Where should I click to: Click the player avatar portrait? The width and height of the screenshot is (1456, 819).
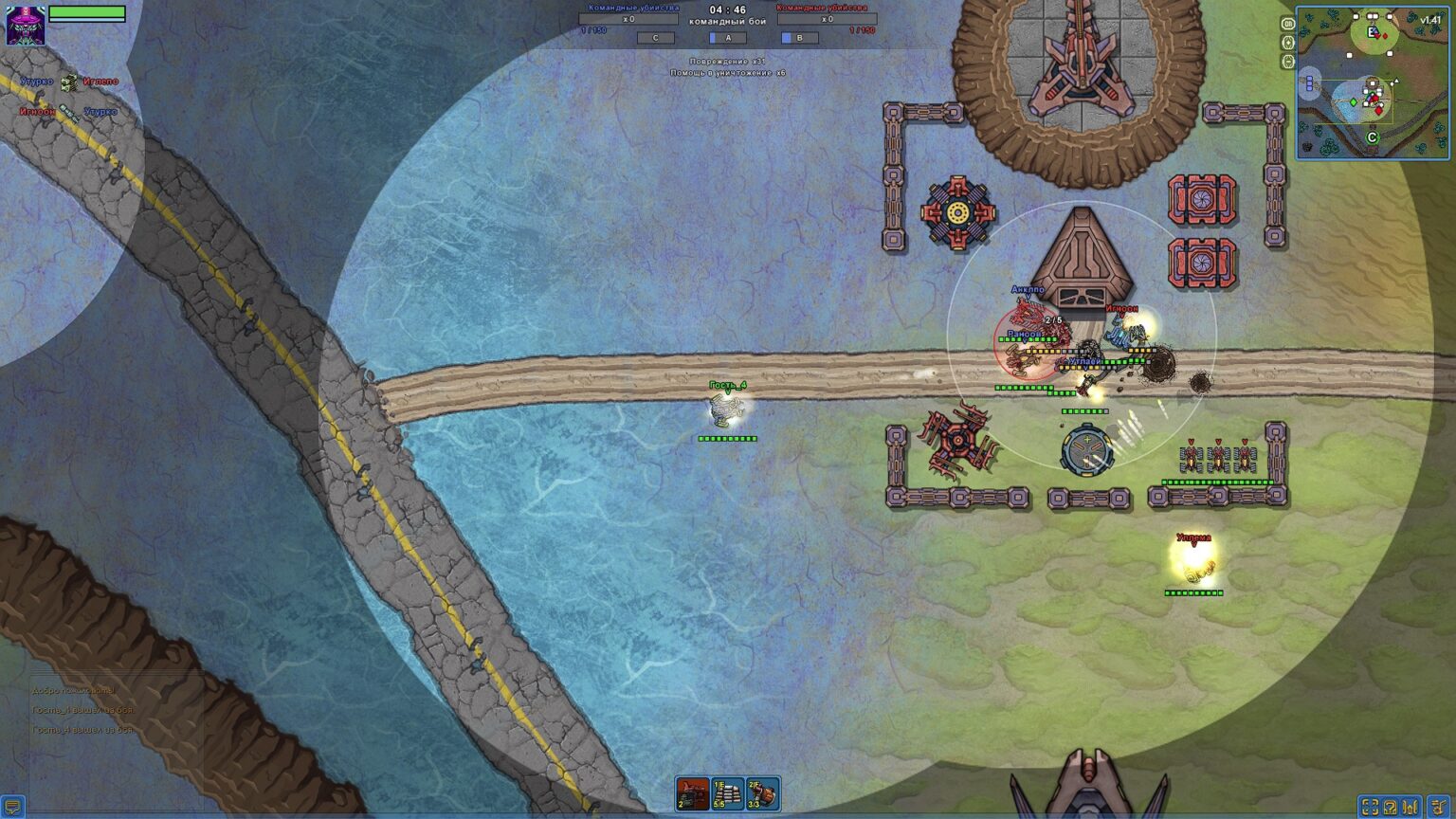pos(26,25)
